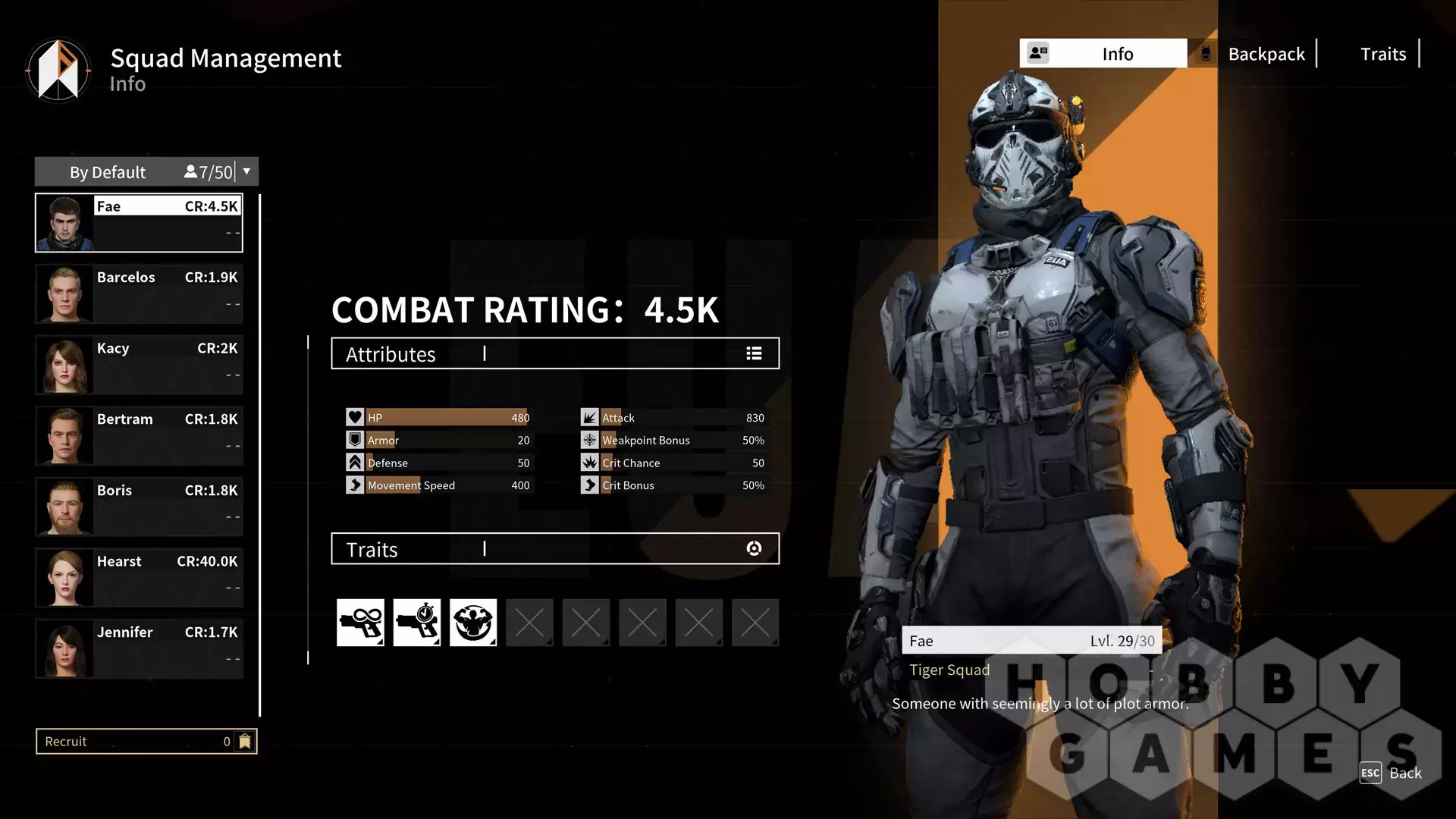Open the Traits tab
This screenshot has height=819, width=1456.
[1382, 54]
